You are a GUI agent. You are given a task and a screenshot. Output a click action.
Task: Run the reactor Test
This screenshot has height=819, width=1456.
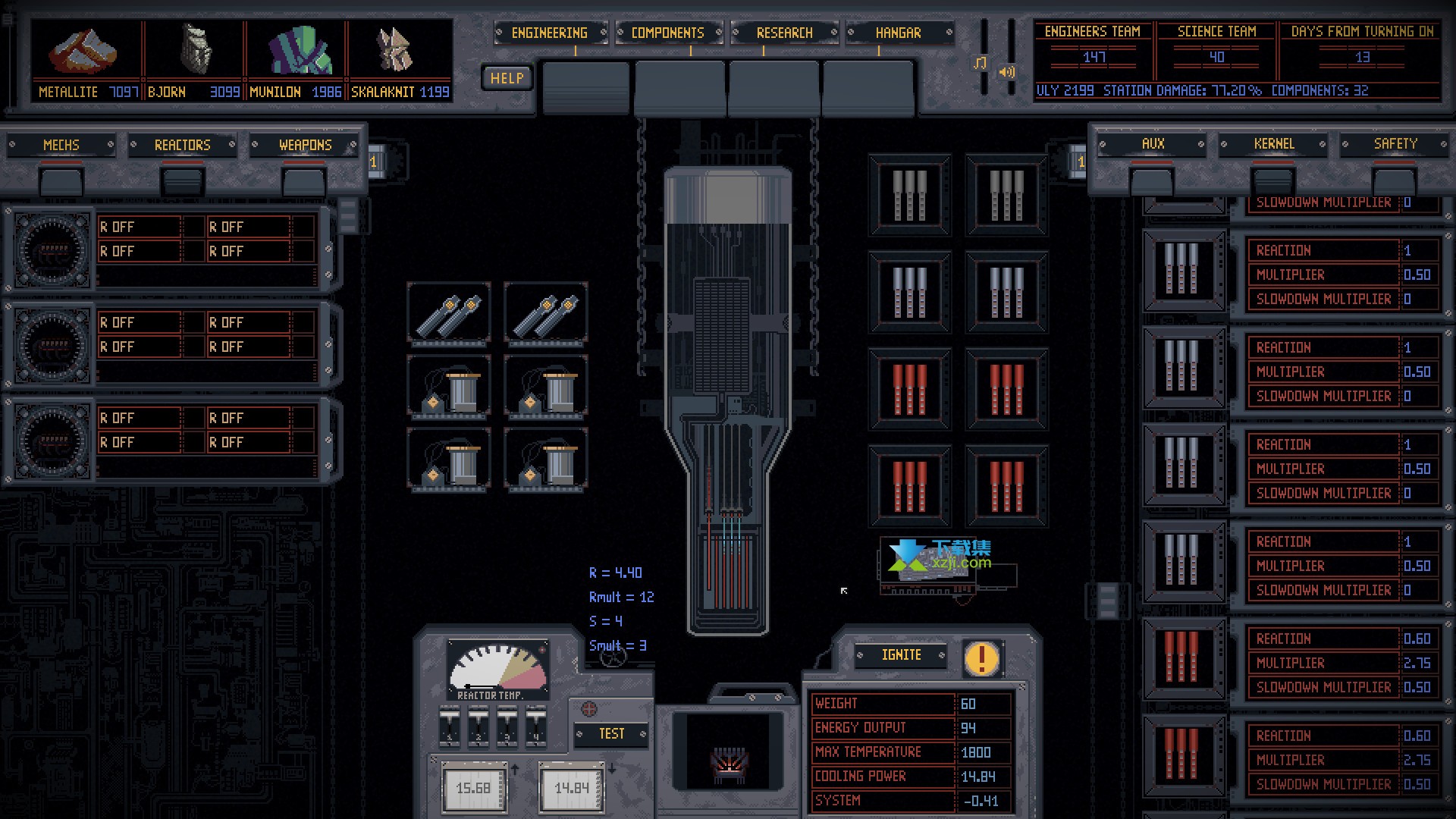pyautogui.click(x=611, y=734)
